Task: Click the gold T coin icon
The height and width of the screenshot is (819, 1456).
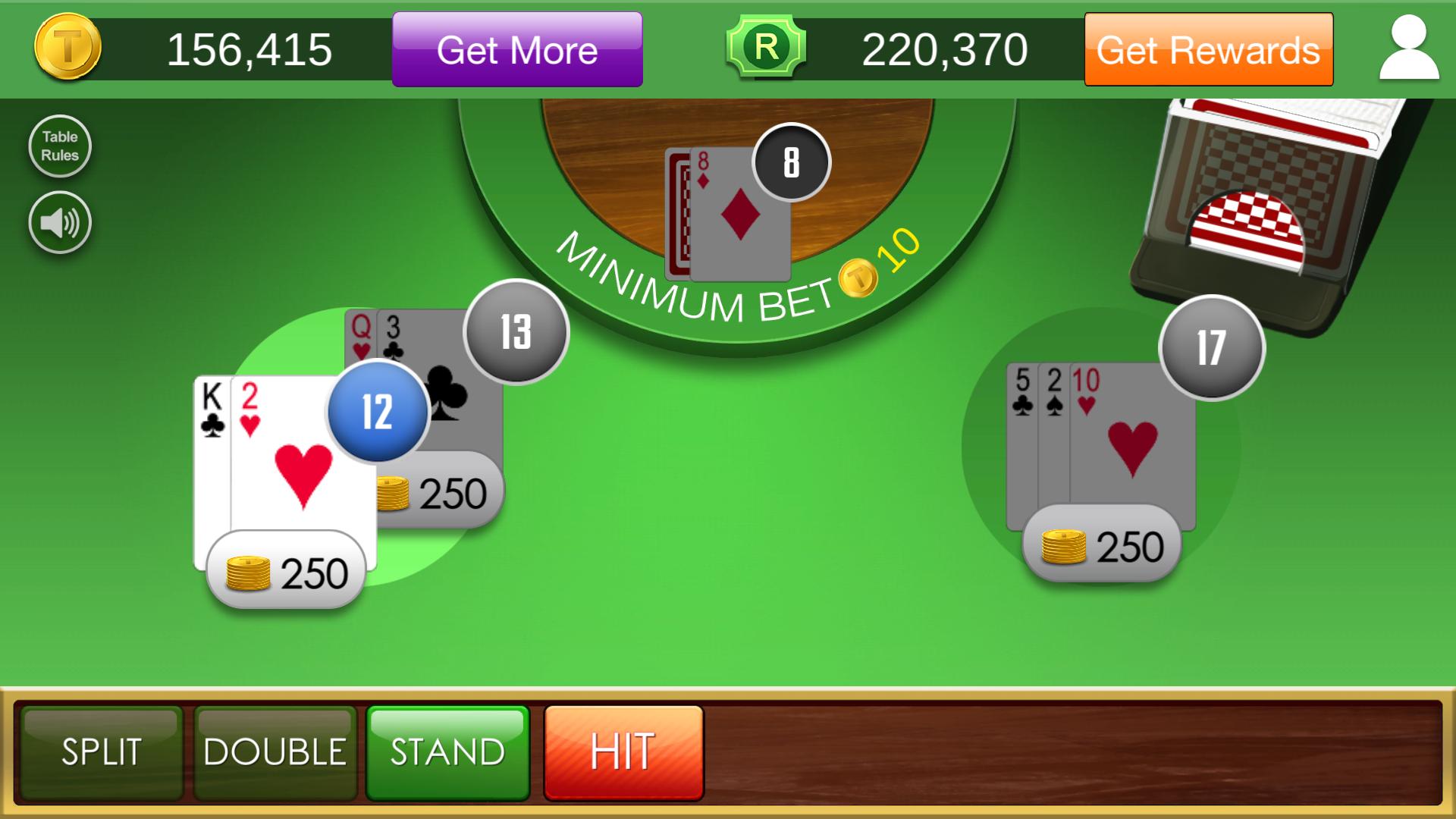Action: pyautogui.click(x=67, y=49)
